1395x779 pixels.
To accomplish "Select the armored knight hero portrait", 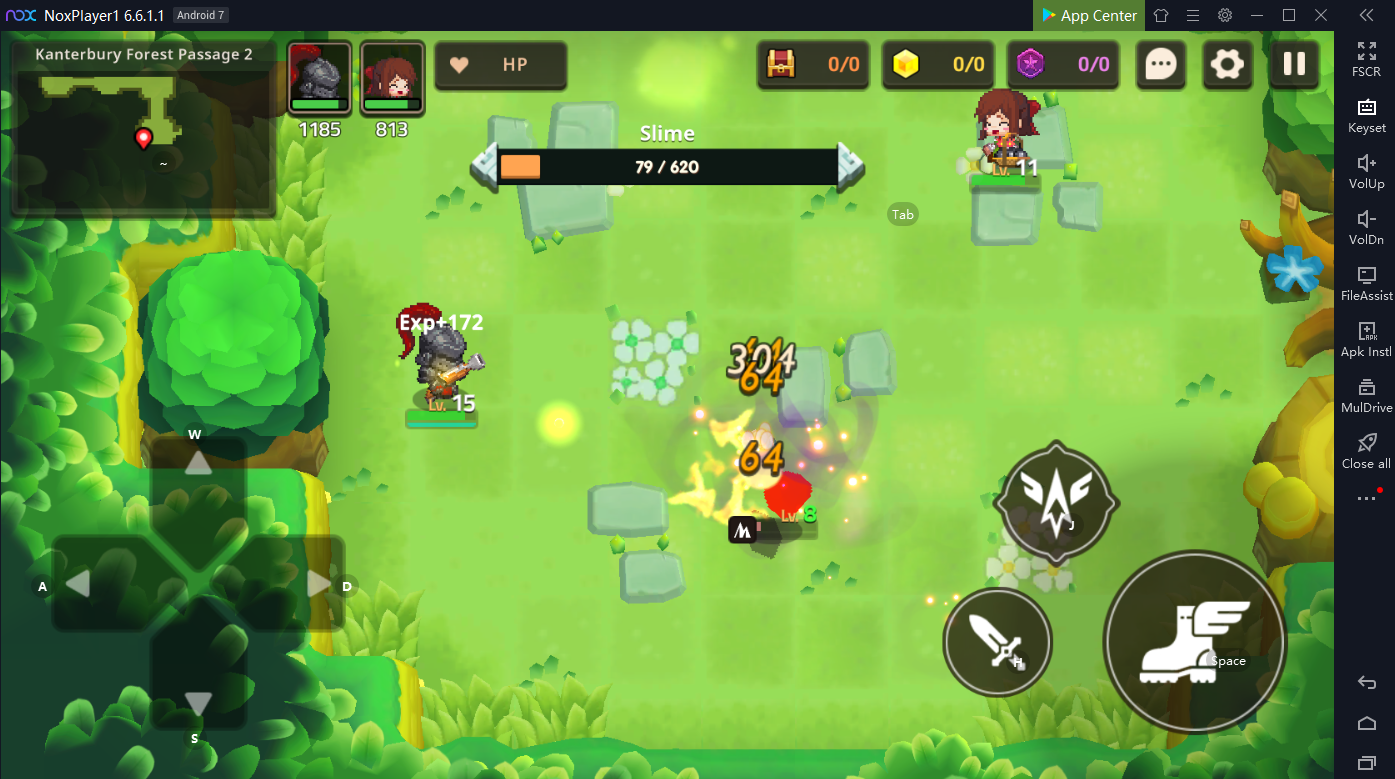I will (x=319, y=77).
